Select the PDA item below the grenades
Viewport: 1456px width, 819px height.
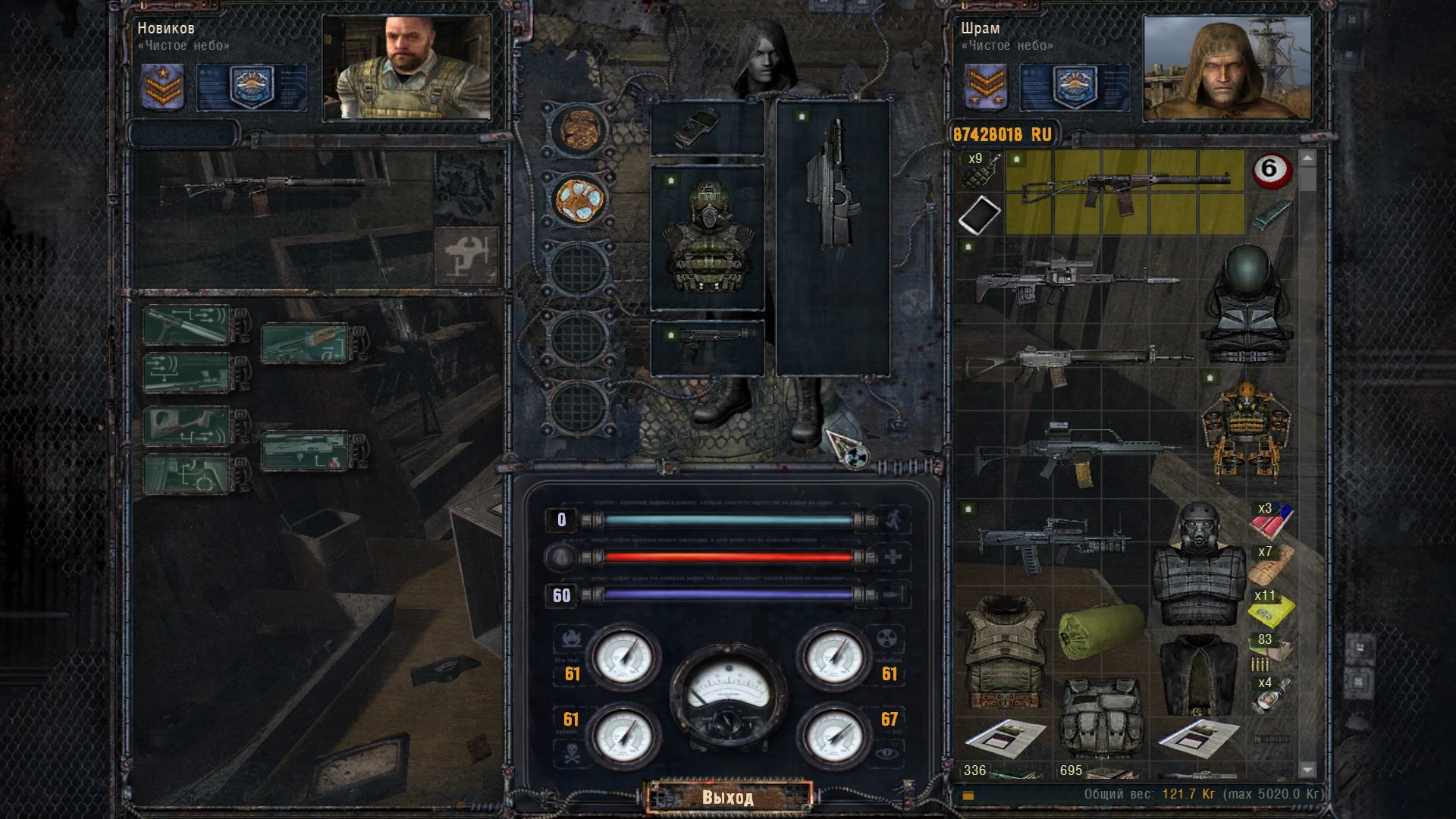click(979, 216)
